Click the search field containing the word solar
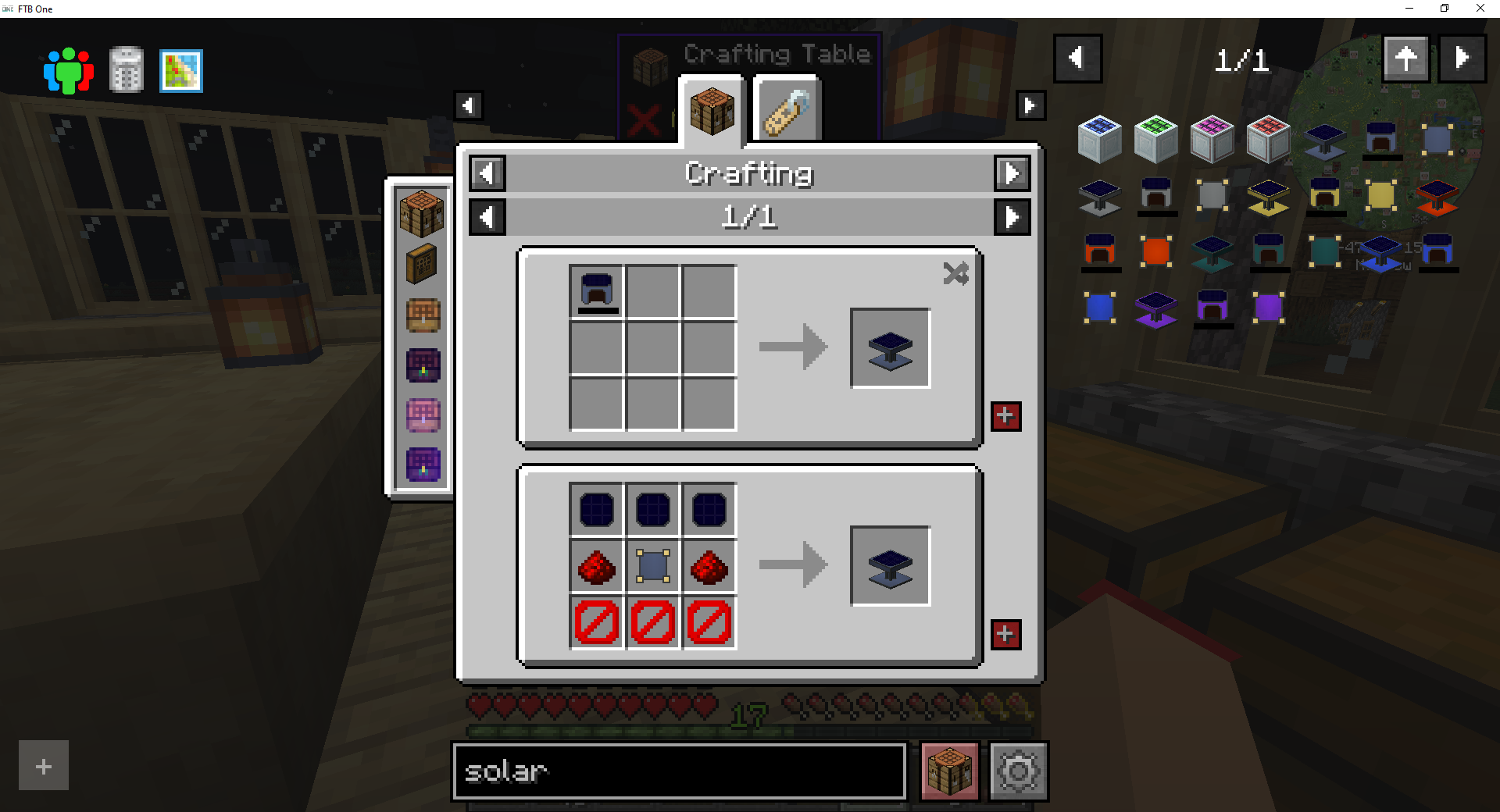1500x812 pixels. click(678, 771)
